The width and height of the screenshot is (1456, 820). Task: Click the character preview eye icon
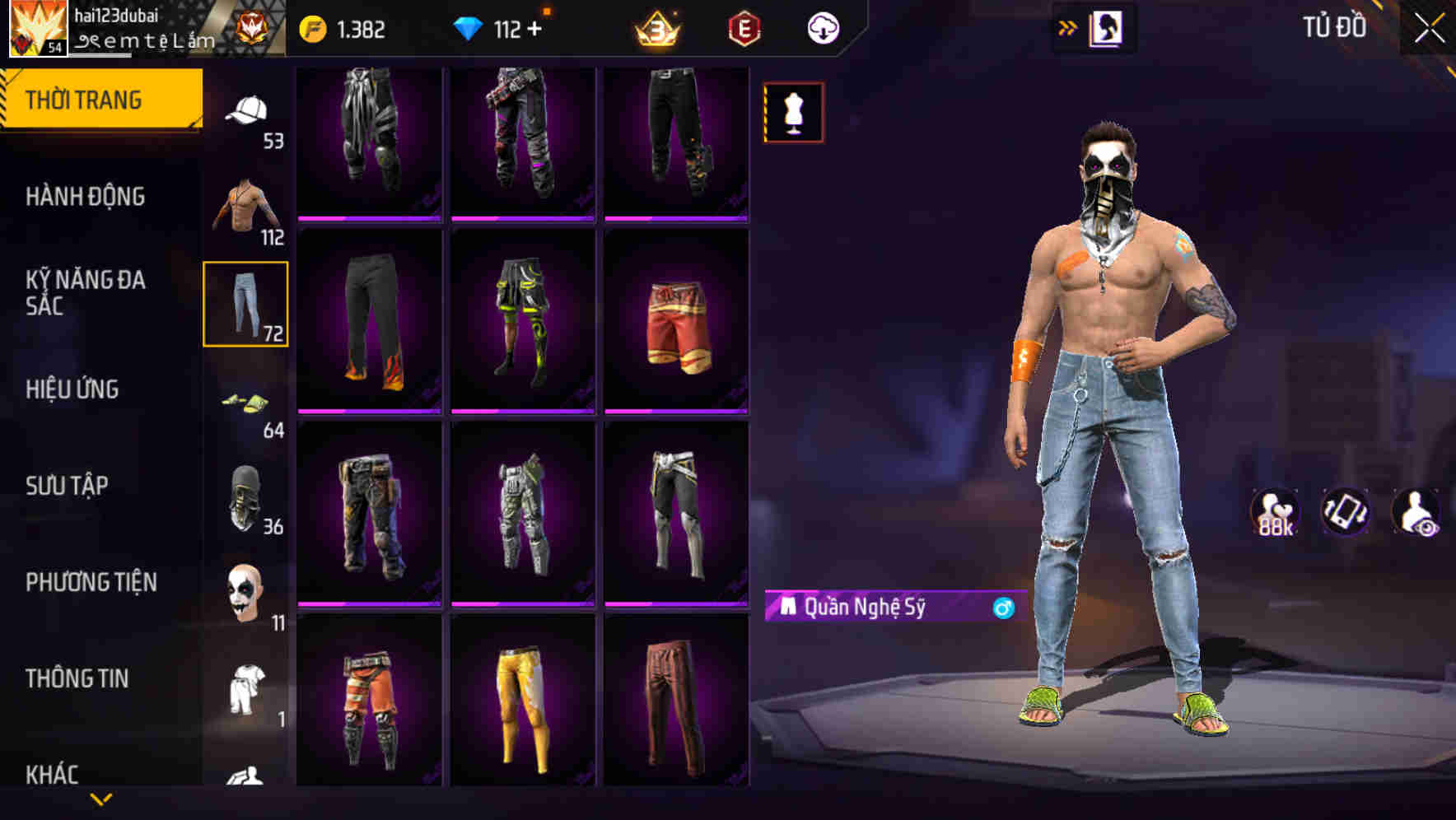click(1415, 510)
